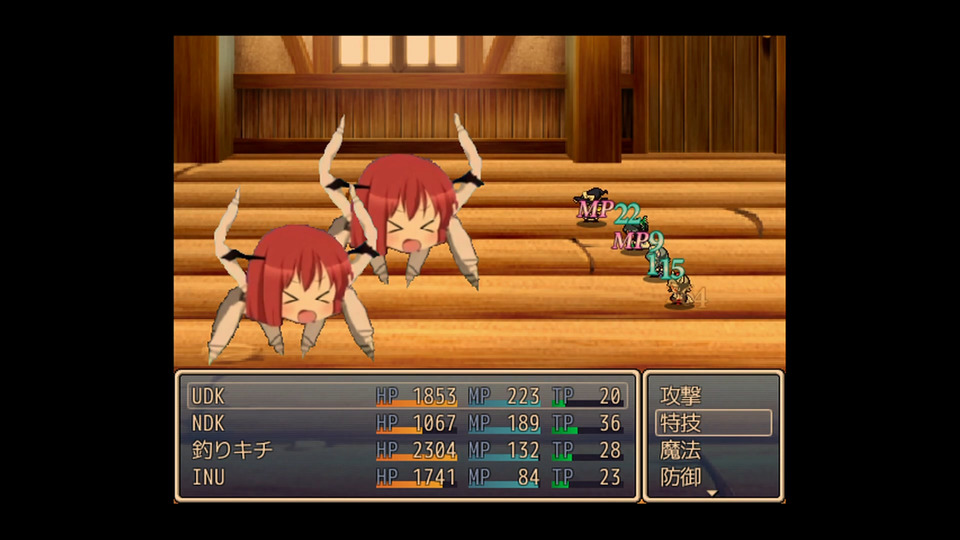Image resolution: width=960 pixels, height=540 pixels.
Task: Select NDK's party status row
Action: coord(406,423)
